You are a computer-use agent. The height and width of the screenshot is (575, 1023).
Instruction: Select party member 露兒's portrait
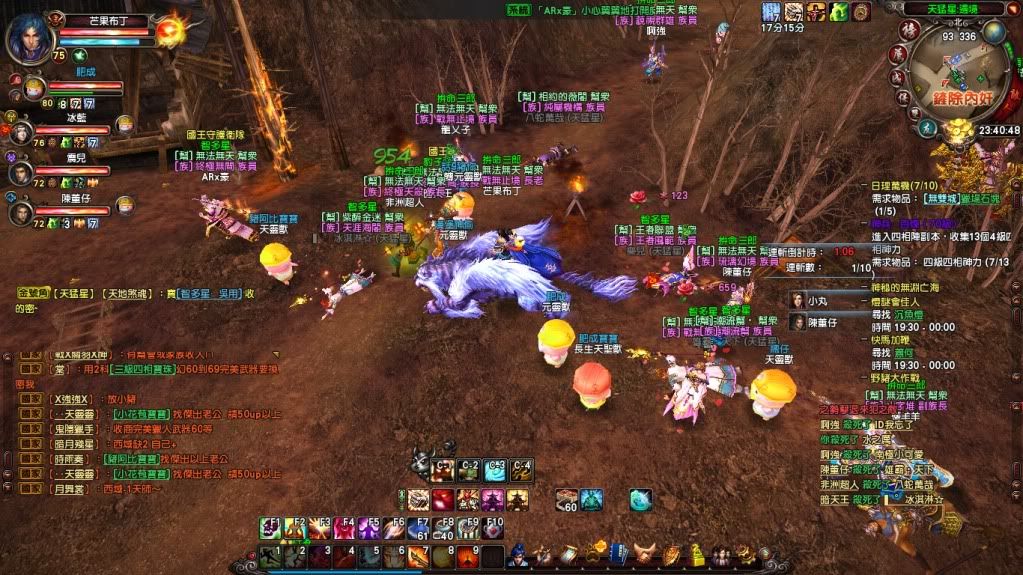pyautogui.click(x=20, y=172)
